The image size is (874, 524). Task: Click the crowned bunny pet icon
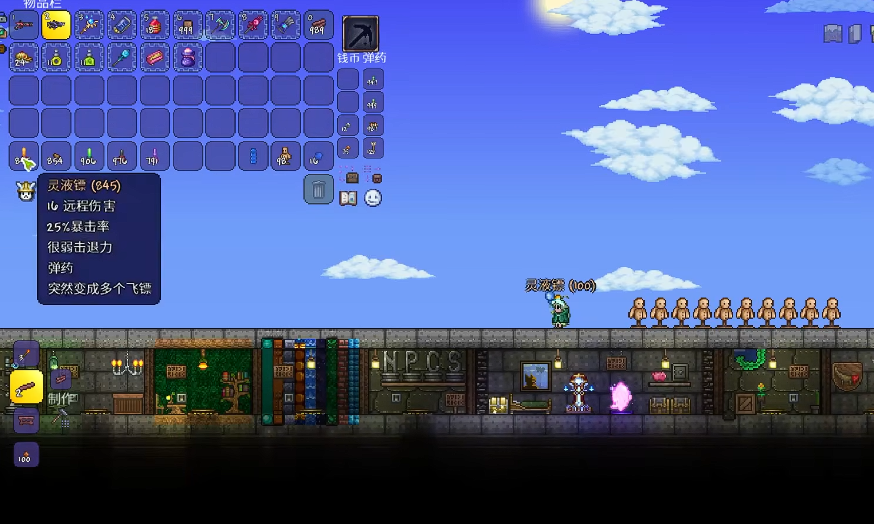coord(25,191)
